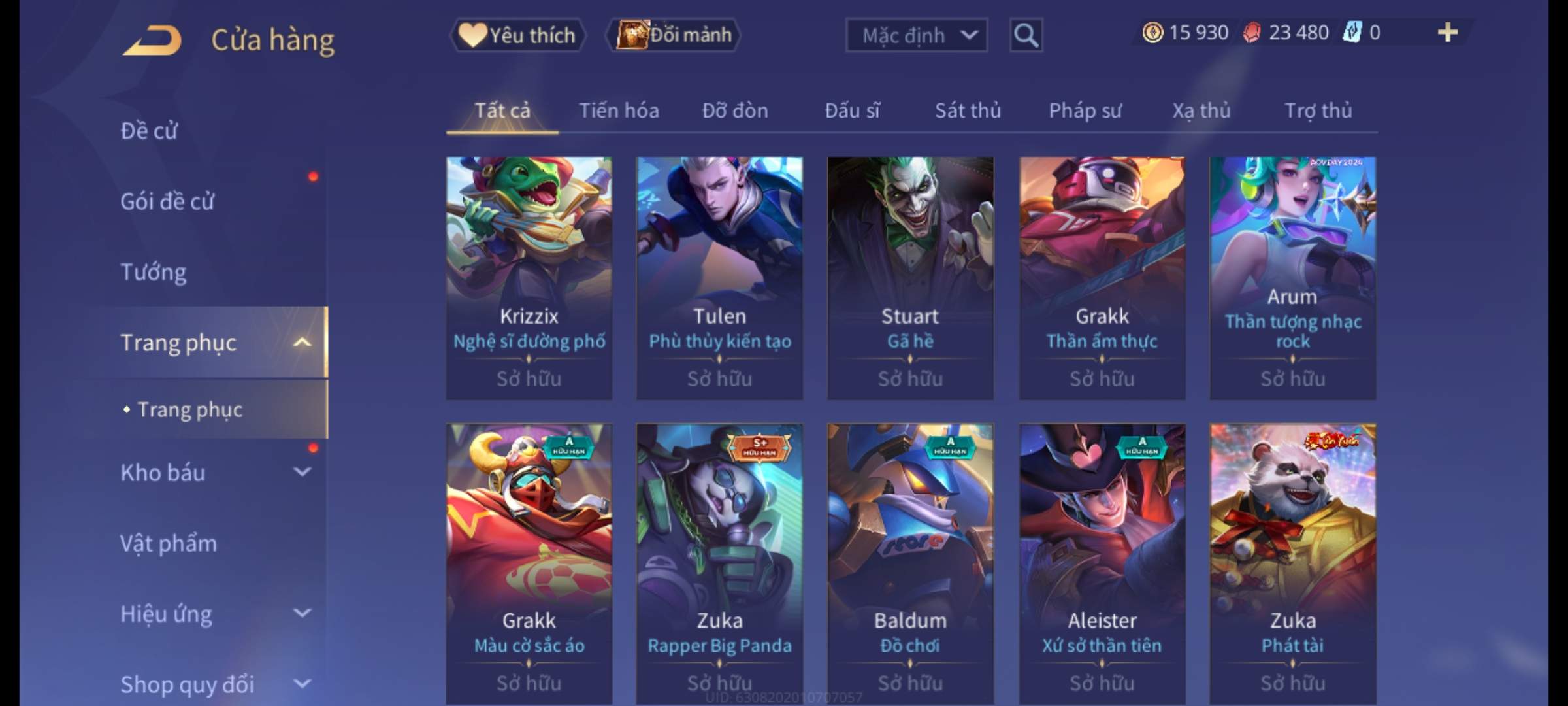Switch to the Tiến hóa tab
Screen dimensions: 1568x706
pyautogui.click(x=619, y=110)
